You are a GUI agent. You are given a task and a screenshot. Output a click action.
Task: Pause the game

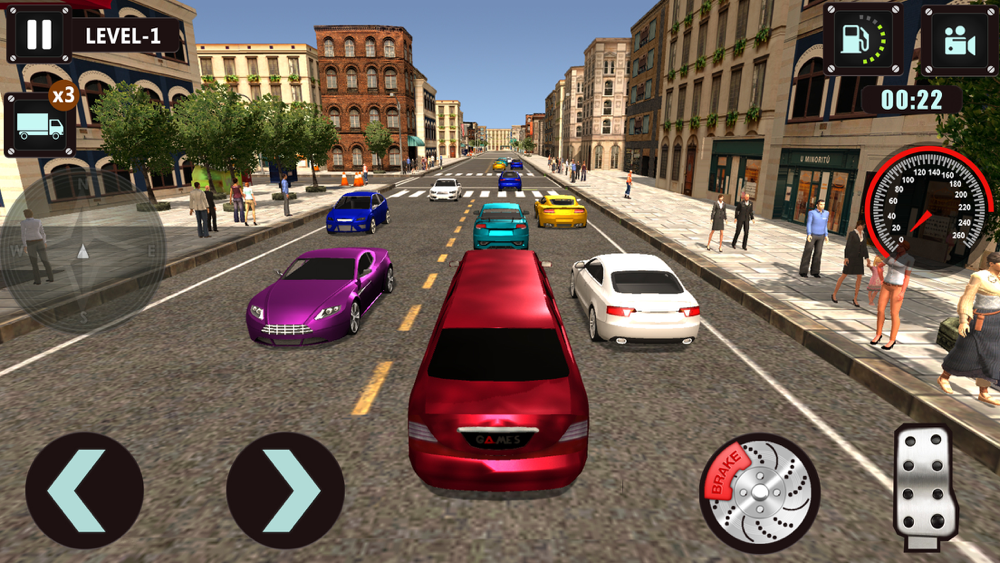click(38, 35)
